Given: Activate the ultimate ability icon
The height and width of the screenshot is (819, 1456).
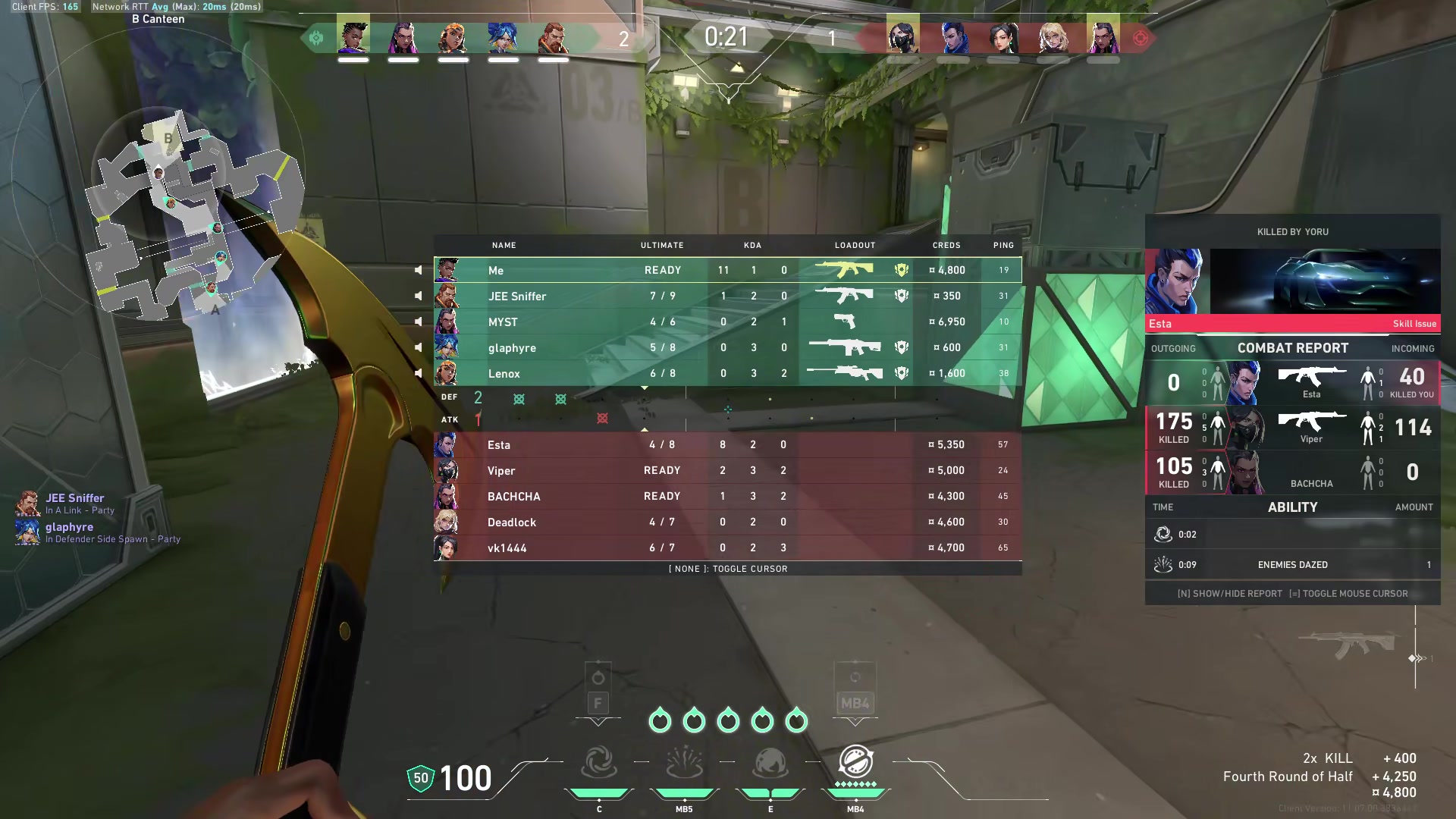Looking at the screenshot, I should tap(855, 763).
